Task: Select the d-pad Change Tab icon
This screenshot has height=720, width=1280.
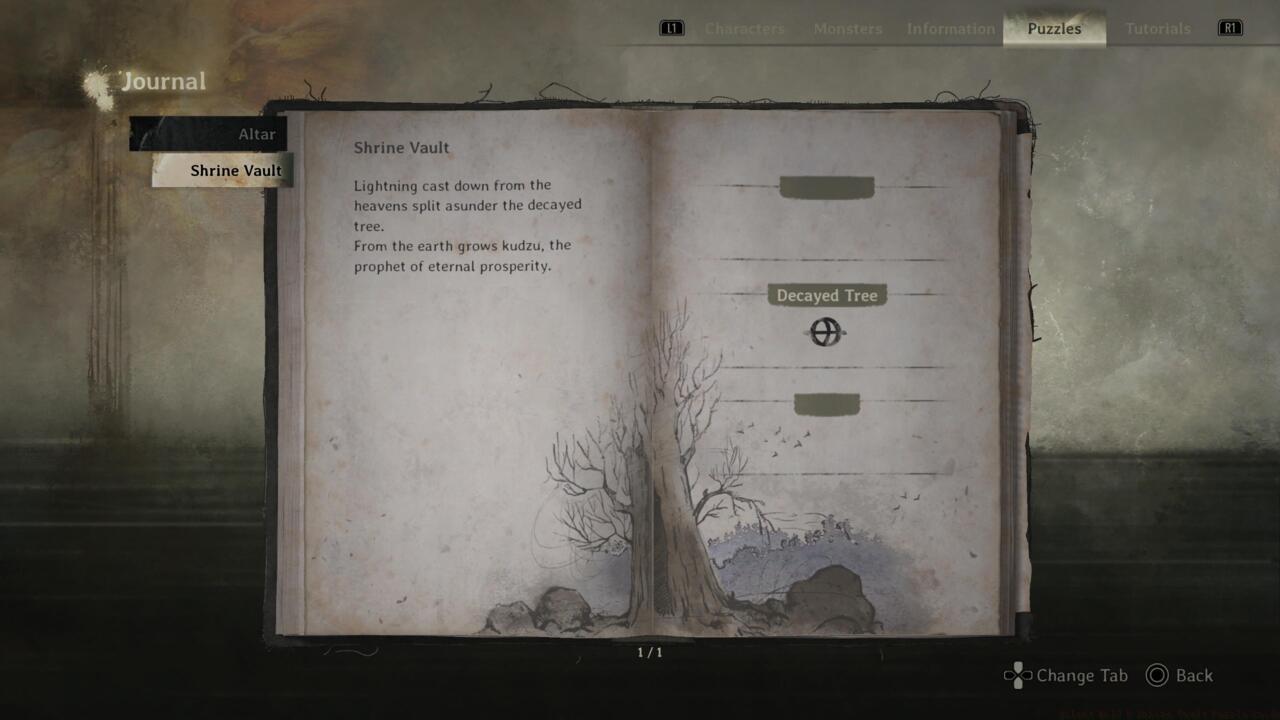Action: (1016, 676)
